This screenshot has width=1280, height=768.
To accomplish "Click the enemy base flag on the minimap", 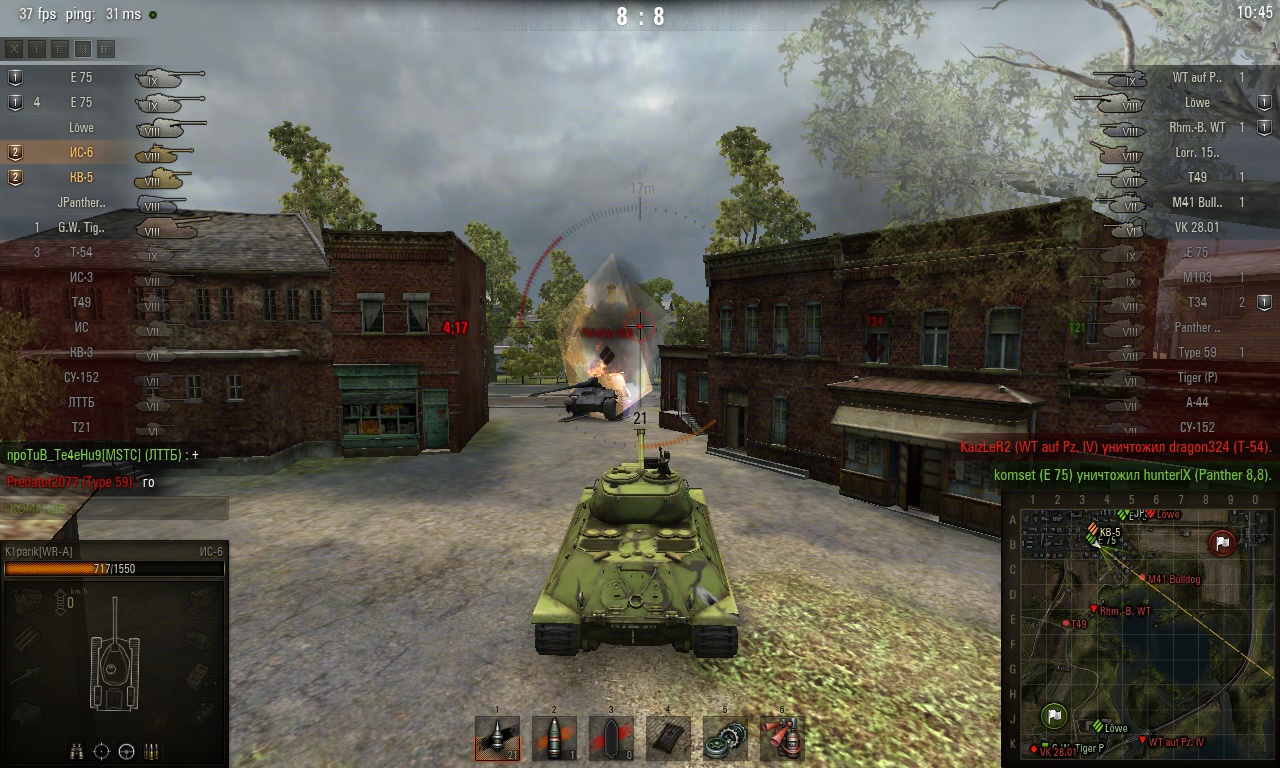I will point(1222,543).
